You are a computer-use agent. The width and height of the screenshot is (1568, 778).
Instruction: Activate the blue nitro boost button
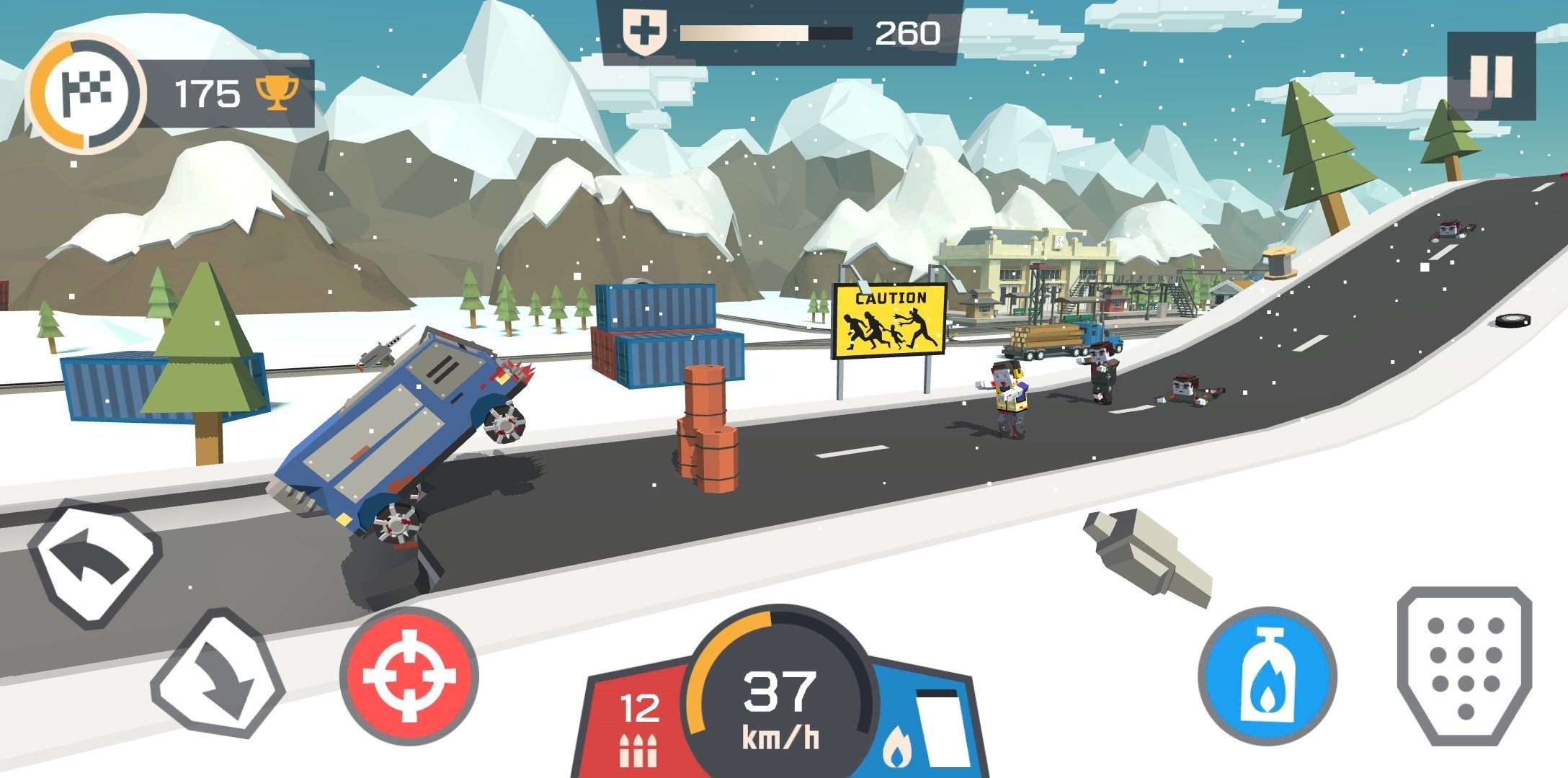pos(1268,676)
